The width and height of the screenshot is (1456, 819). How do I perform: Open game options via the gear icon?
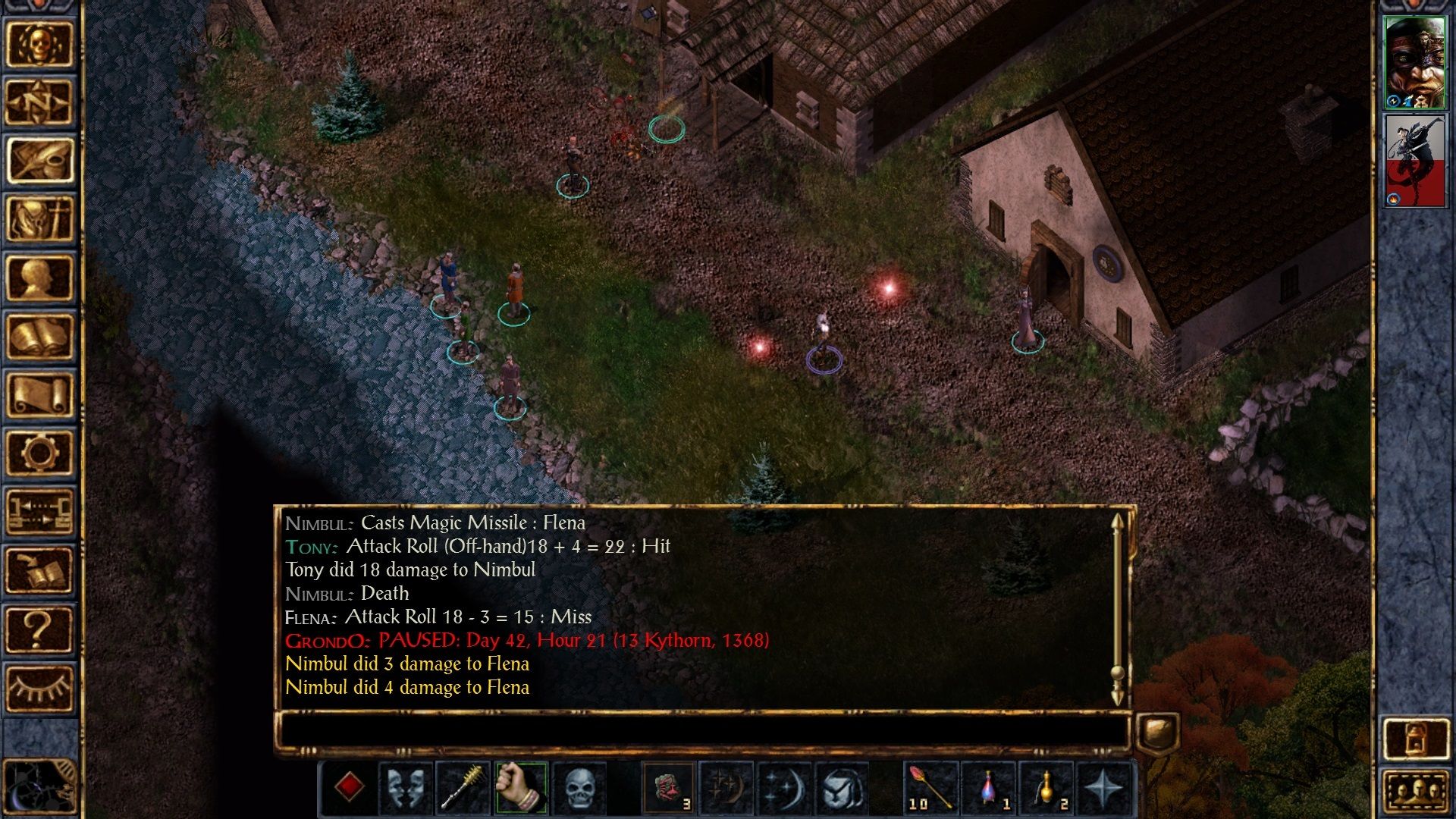pyautogui.click(x=39, y=453)
